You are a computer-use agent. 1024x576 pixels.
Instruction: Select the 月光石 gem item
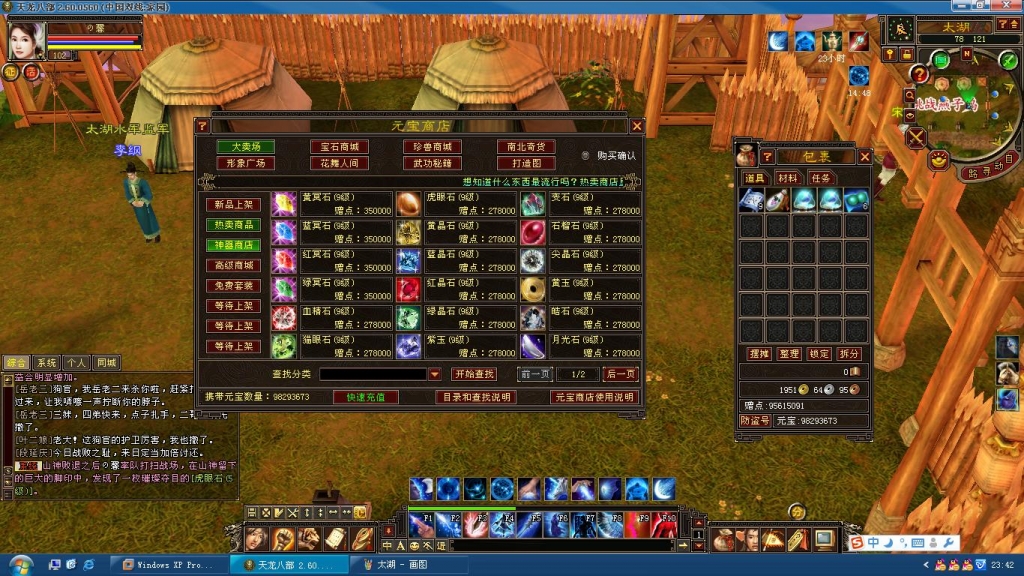pos(533,346)
